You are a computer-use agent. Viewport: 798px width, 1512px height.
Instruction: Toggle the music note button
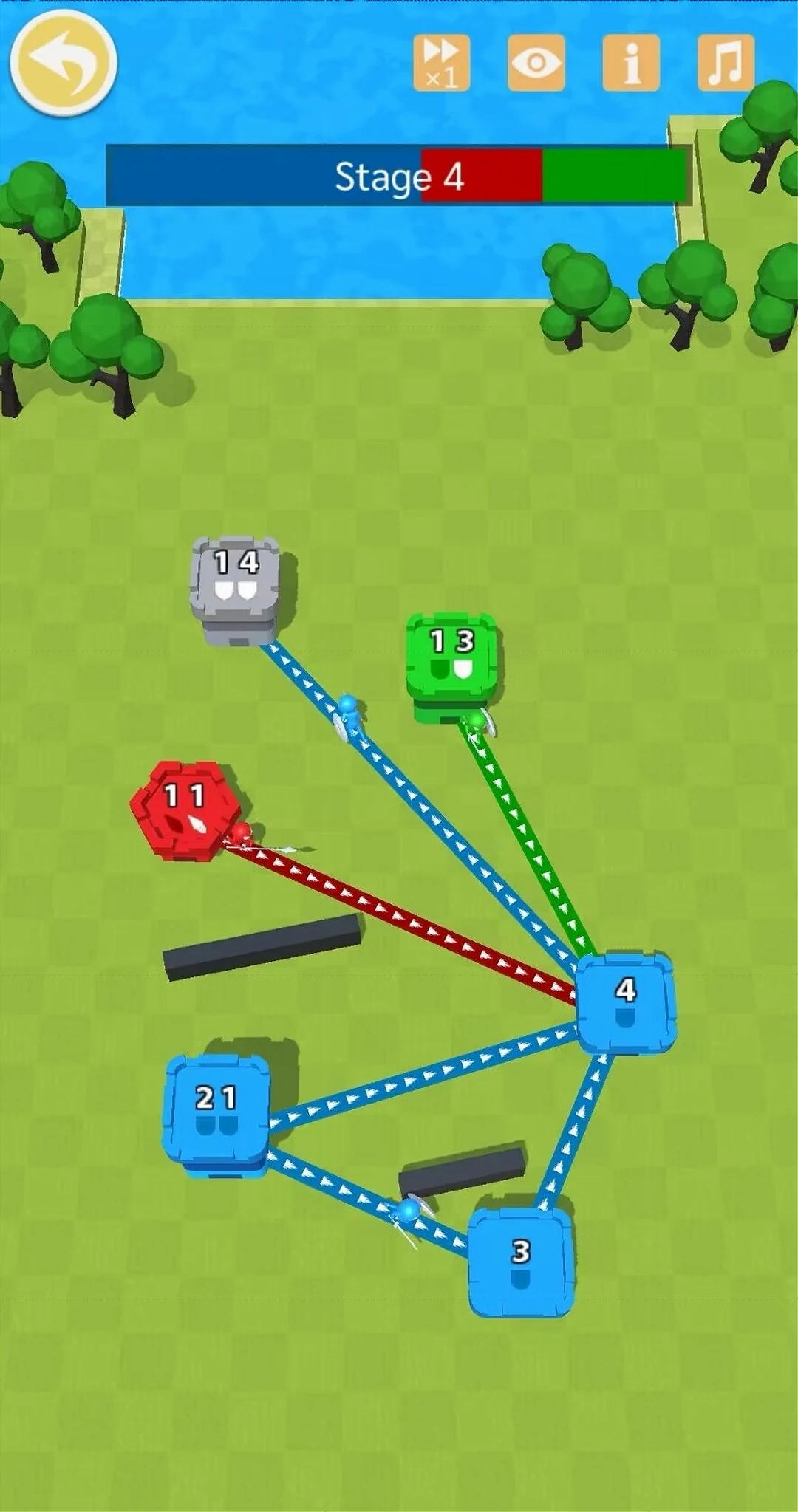point(726,64)
